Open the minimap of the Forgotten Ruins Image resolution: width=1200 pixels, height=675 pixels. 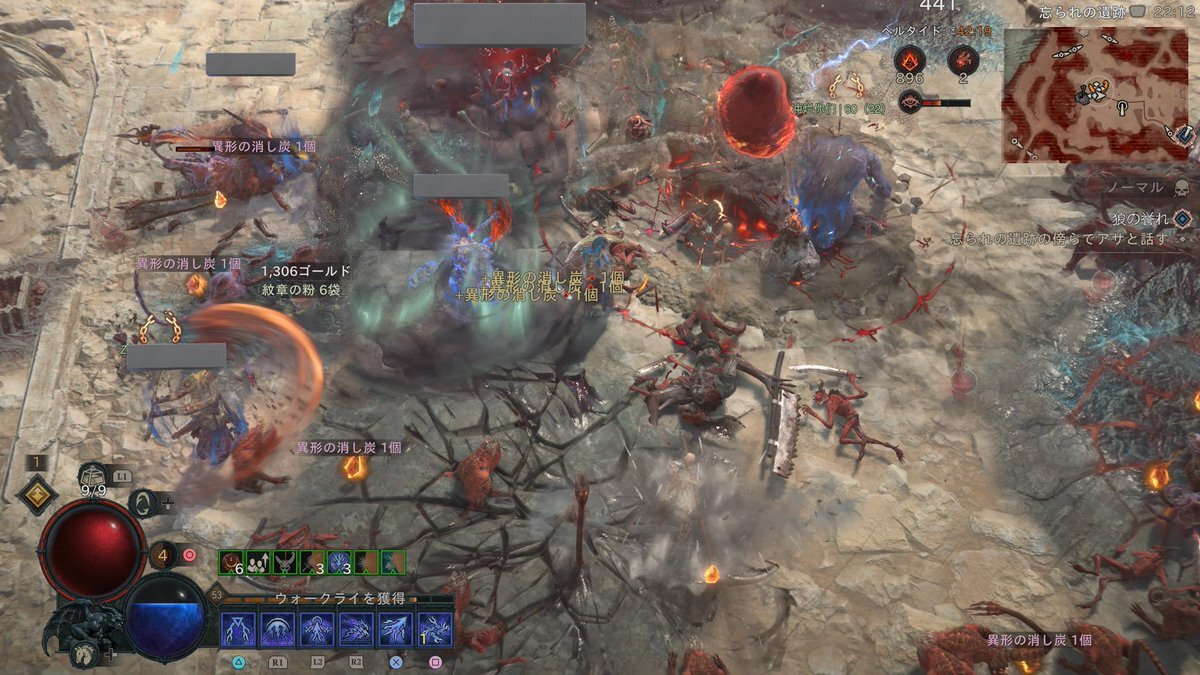[1097, 95]
